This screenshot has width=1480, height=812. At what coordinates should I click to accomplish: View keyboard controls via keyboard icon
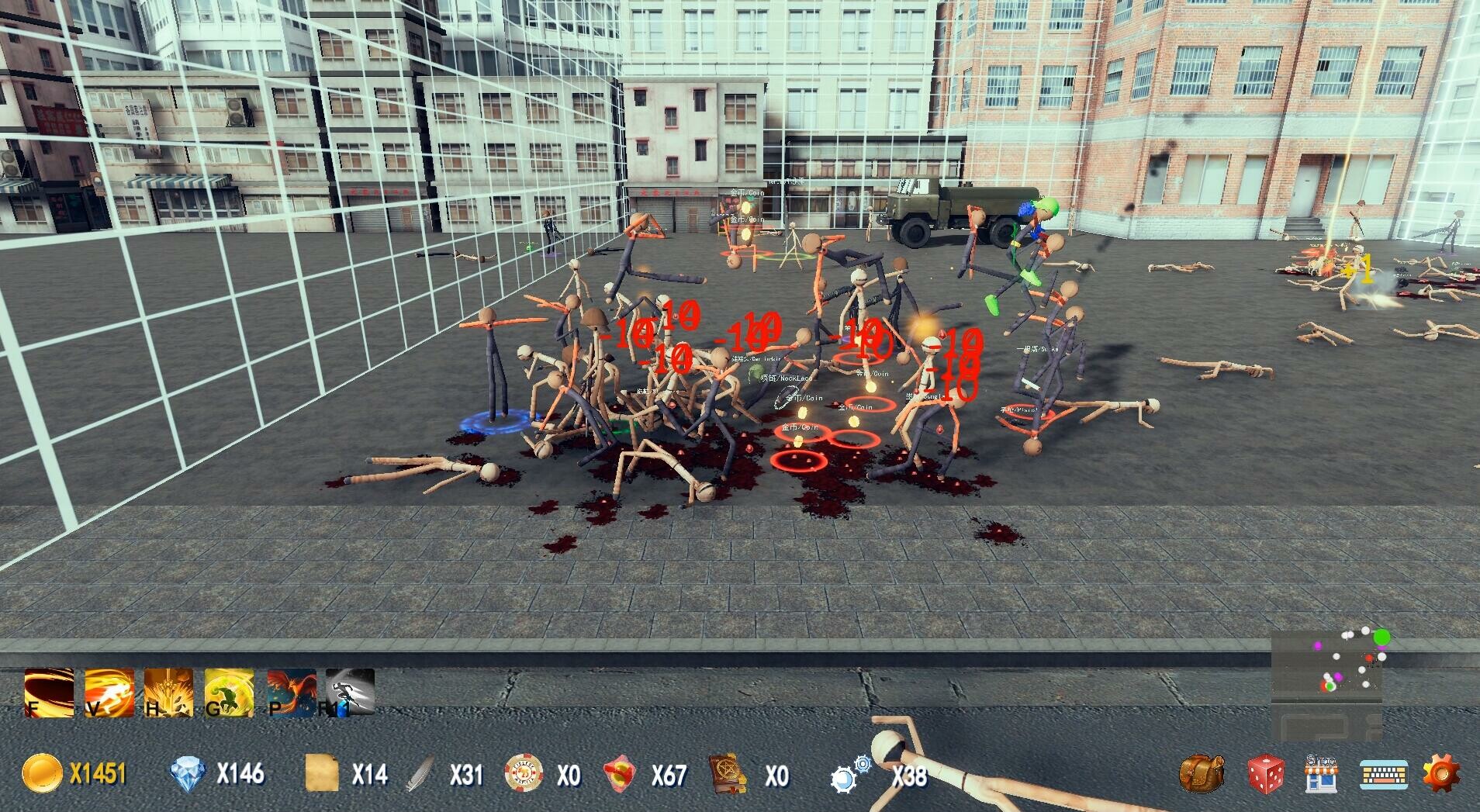click(1385, 772)
